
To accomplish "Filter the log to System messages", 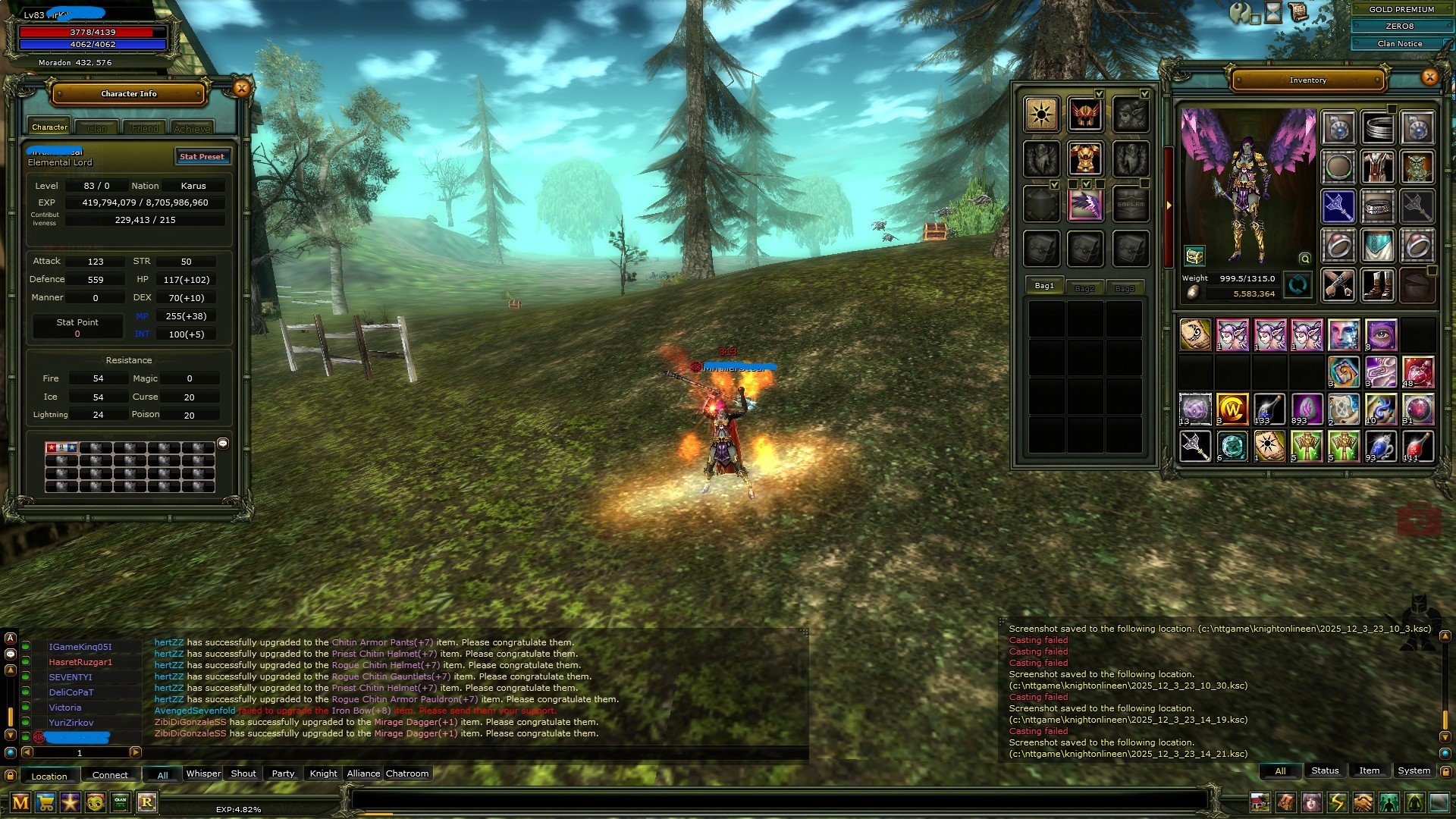I will pyautogui.click(x=1414, y=770).
